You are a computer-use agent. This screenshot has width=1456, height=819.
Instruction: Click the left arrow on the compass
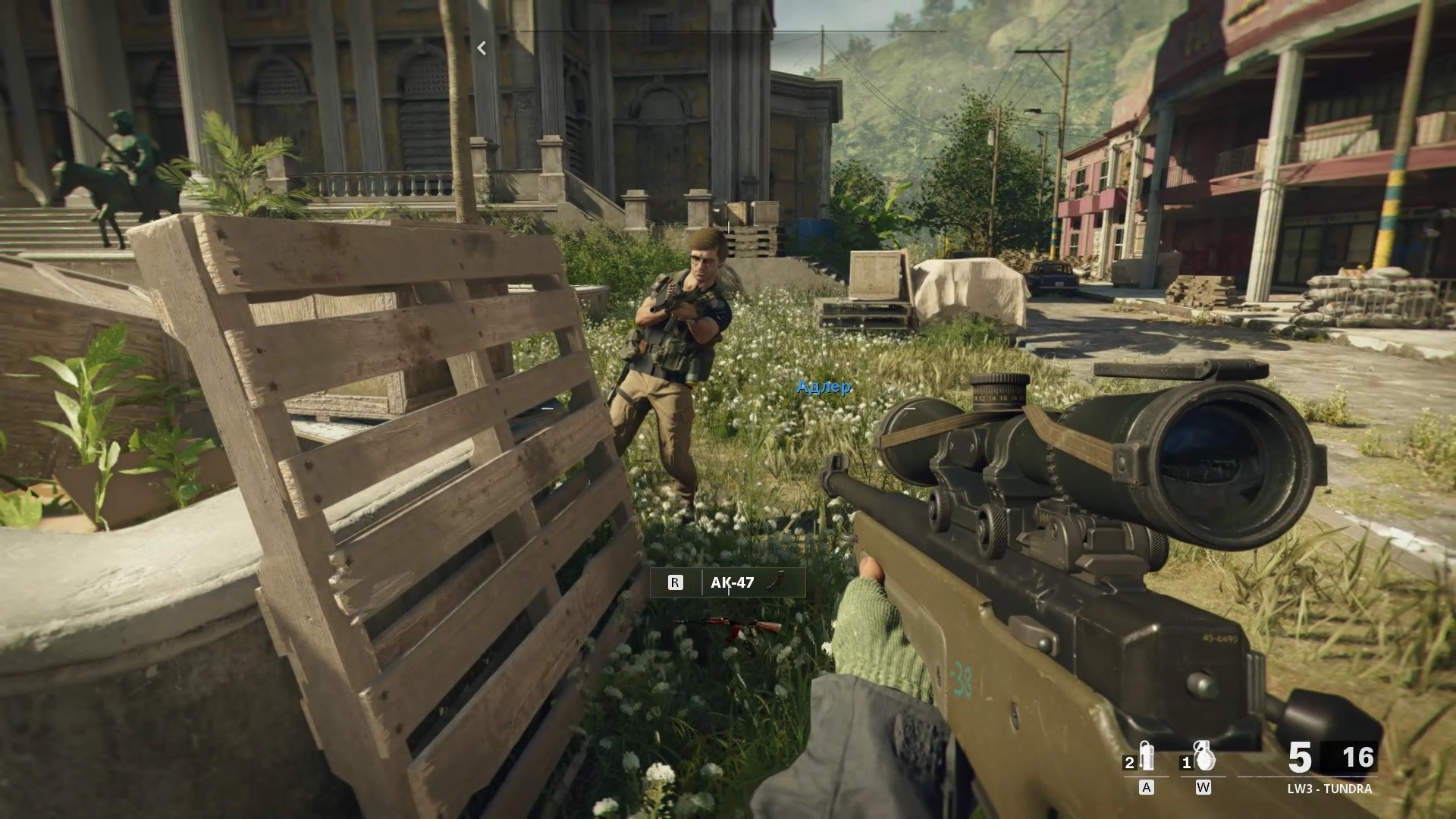point(482,48)
